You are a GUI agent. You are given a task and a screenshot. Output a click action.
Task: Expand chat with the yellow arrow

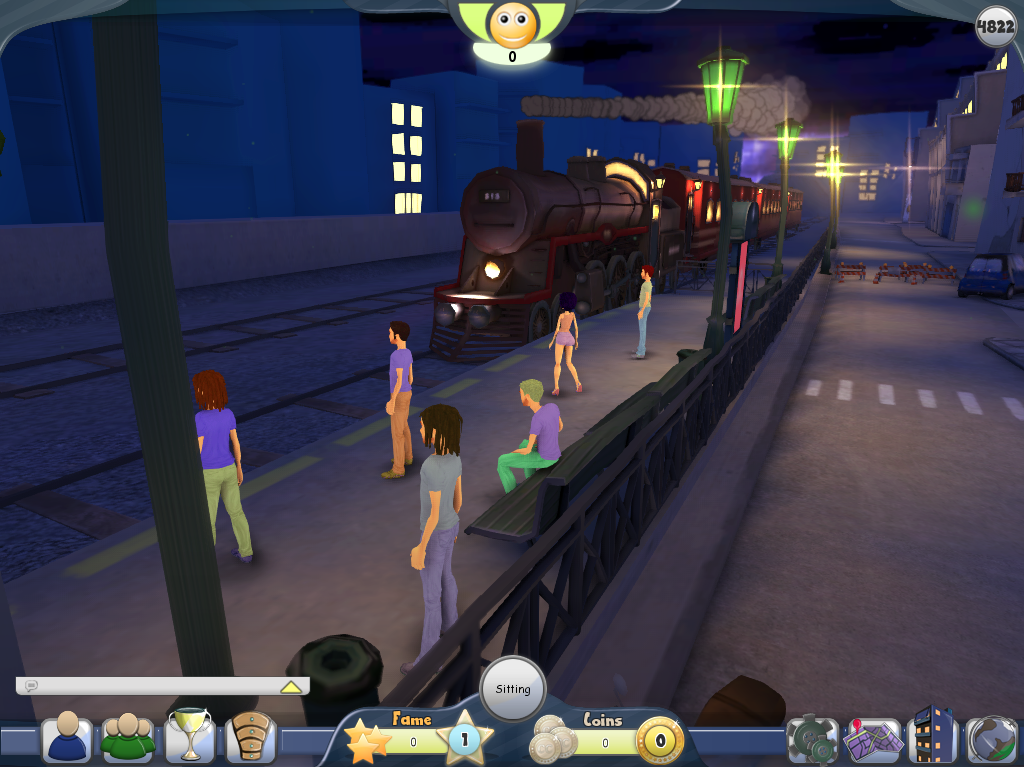point(291,687)
